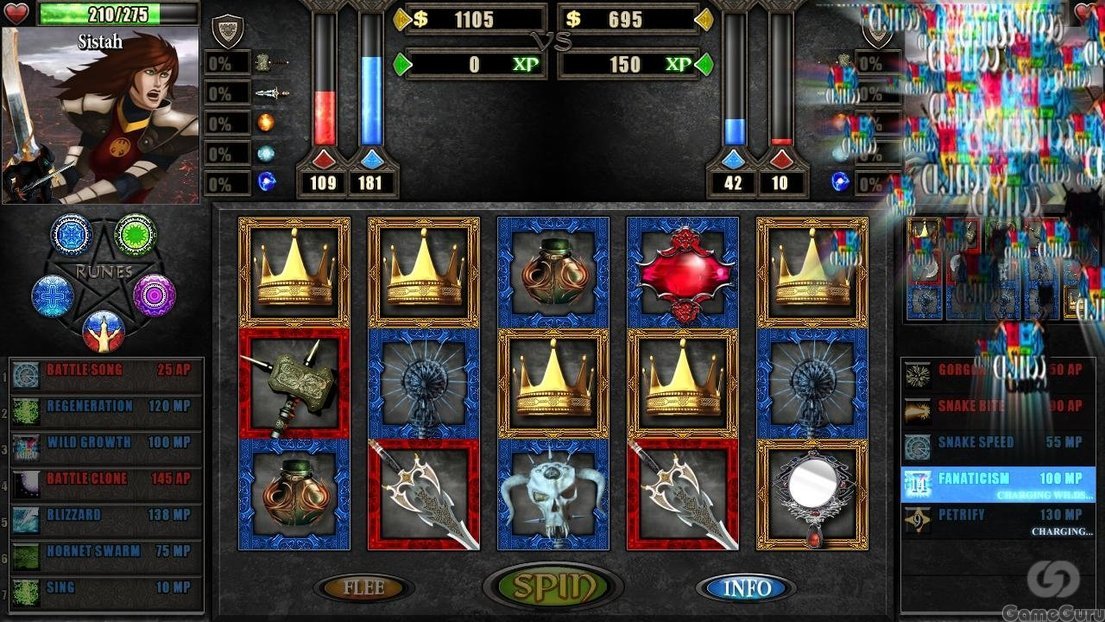The image size is (1105, 622).
Task: Select the horned skull tile
Action: [x=553, y=495]
